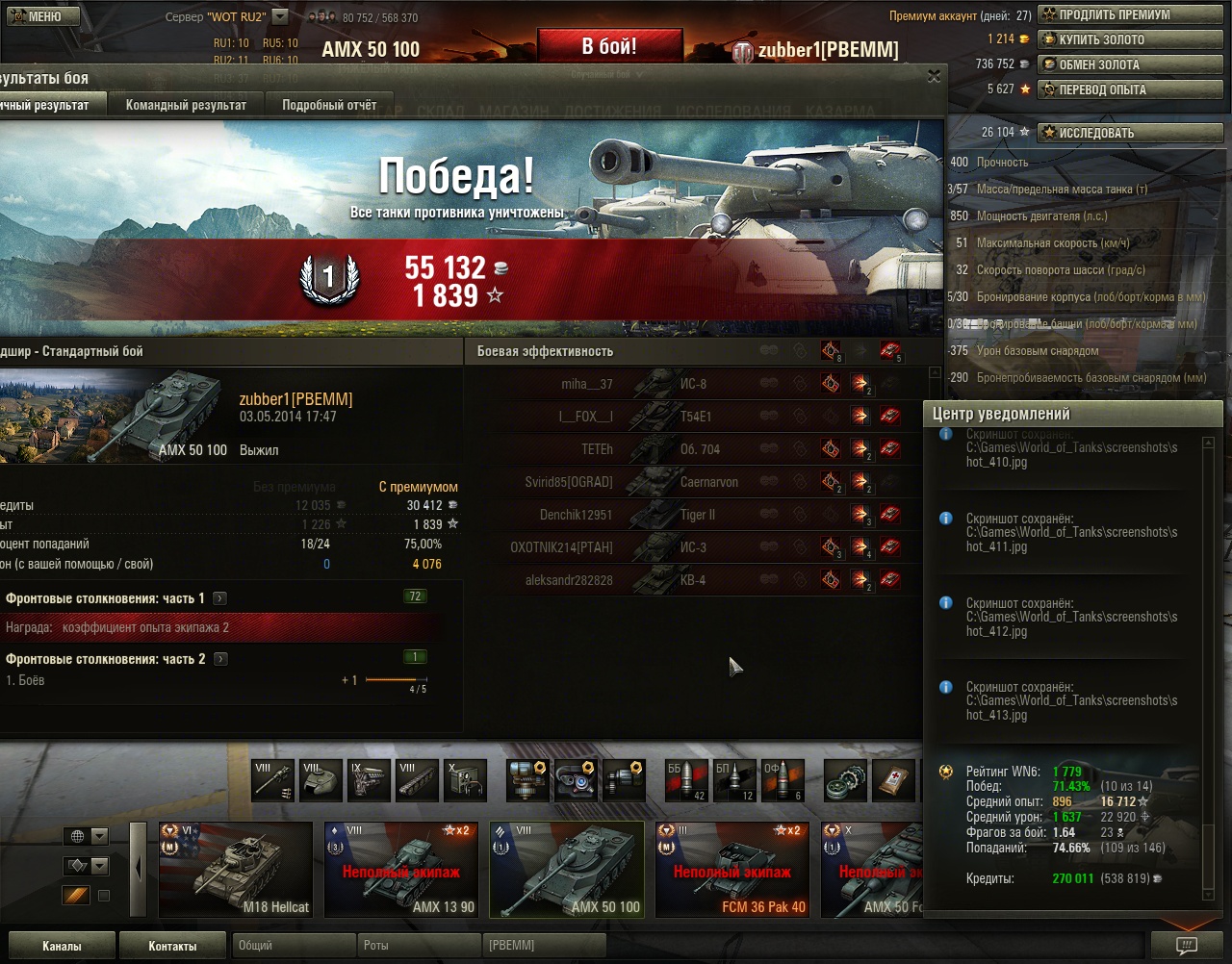
Task: Open the Контакты contacts list
Action: [172, 946]
